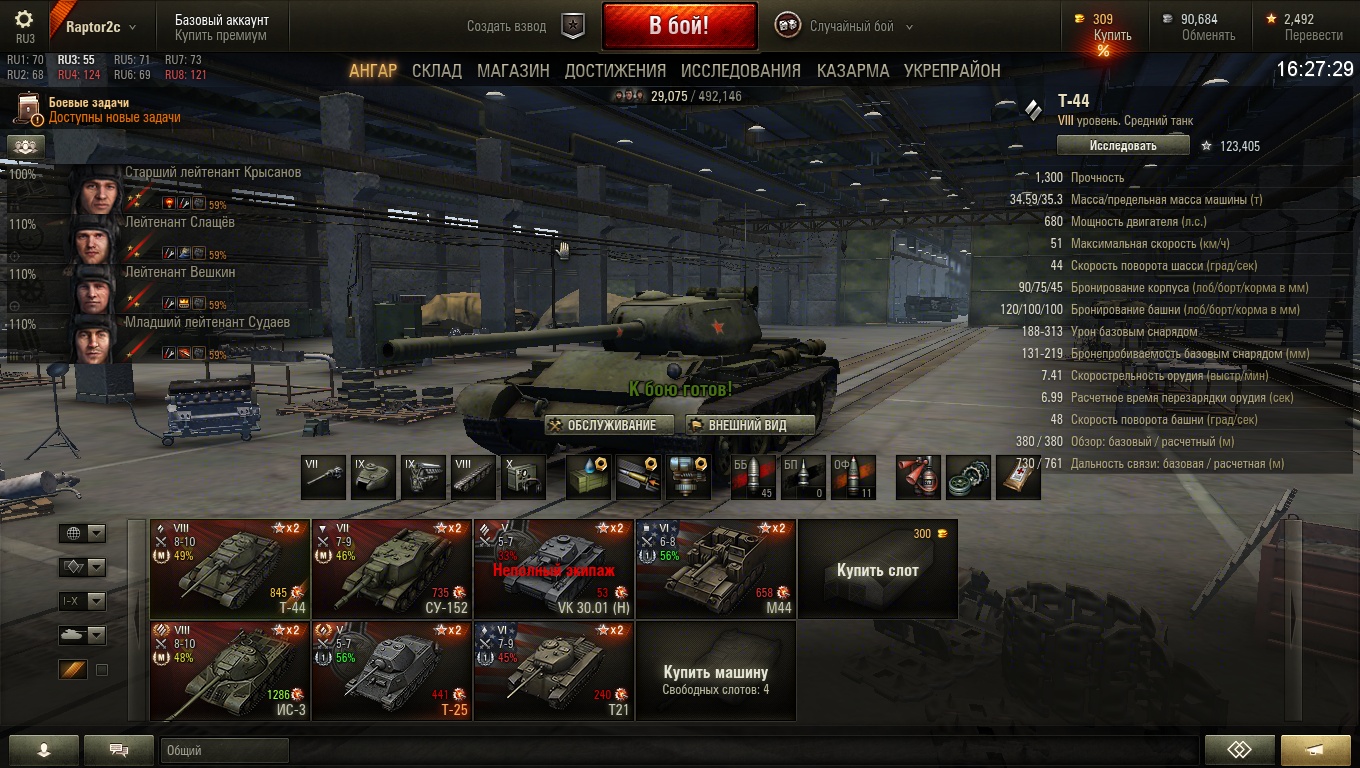Choose the M44 vehicle tile
Screen dimensions: 1360x768
click(x=715, y=568)
